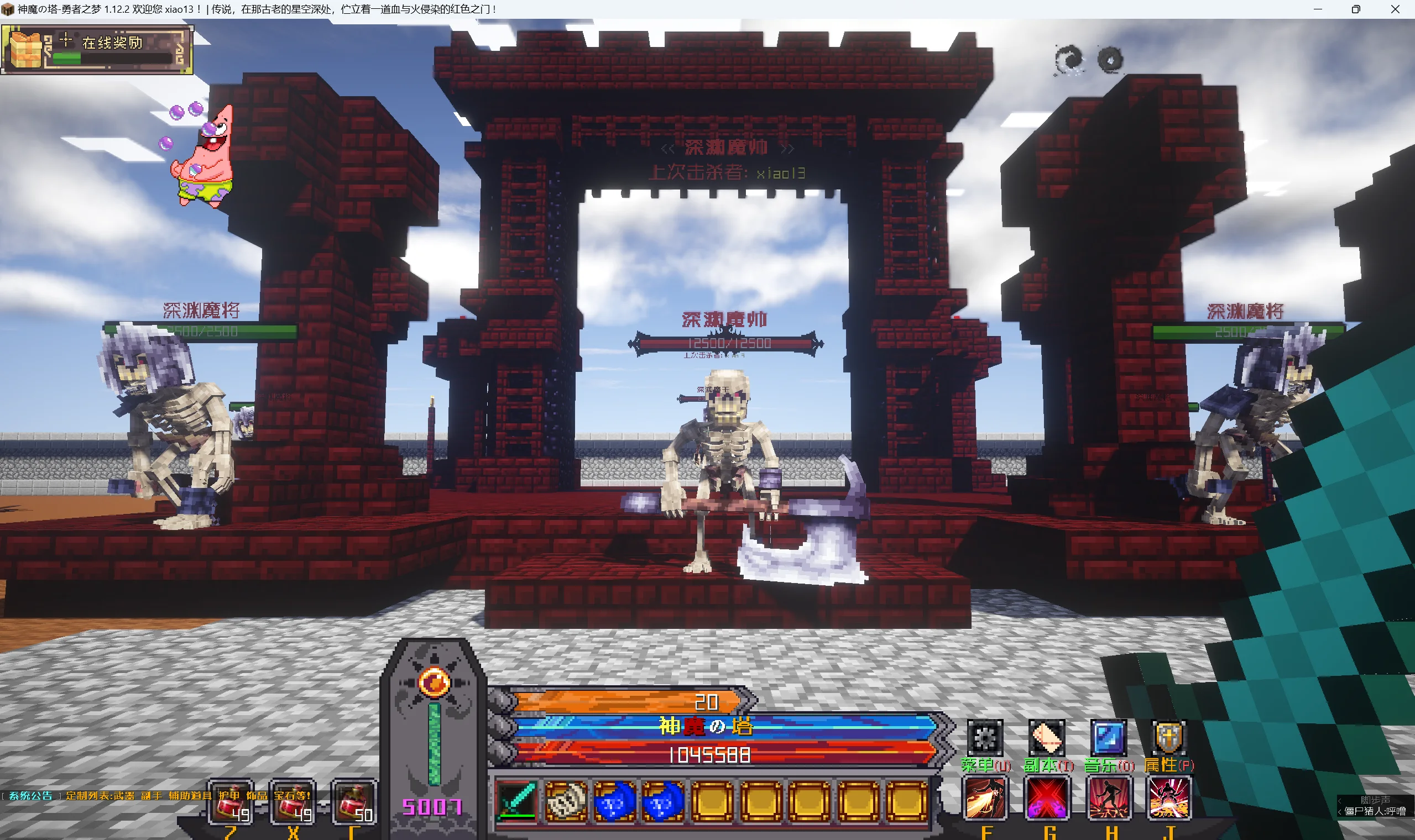Toggle the 音乐 music icon
1415x840 pixels.
[x=1108, y=738]
